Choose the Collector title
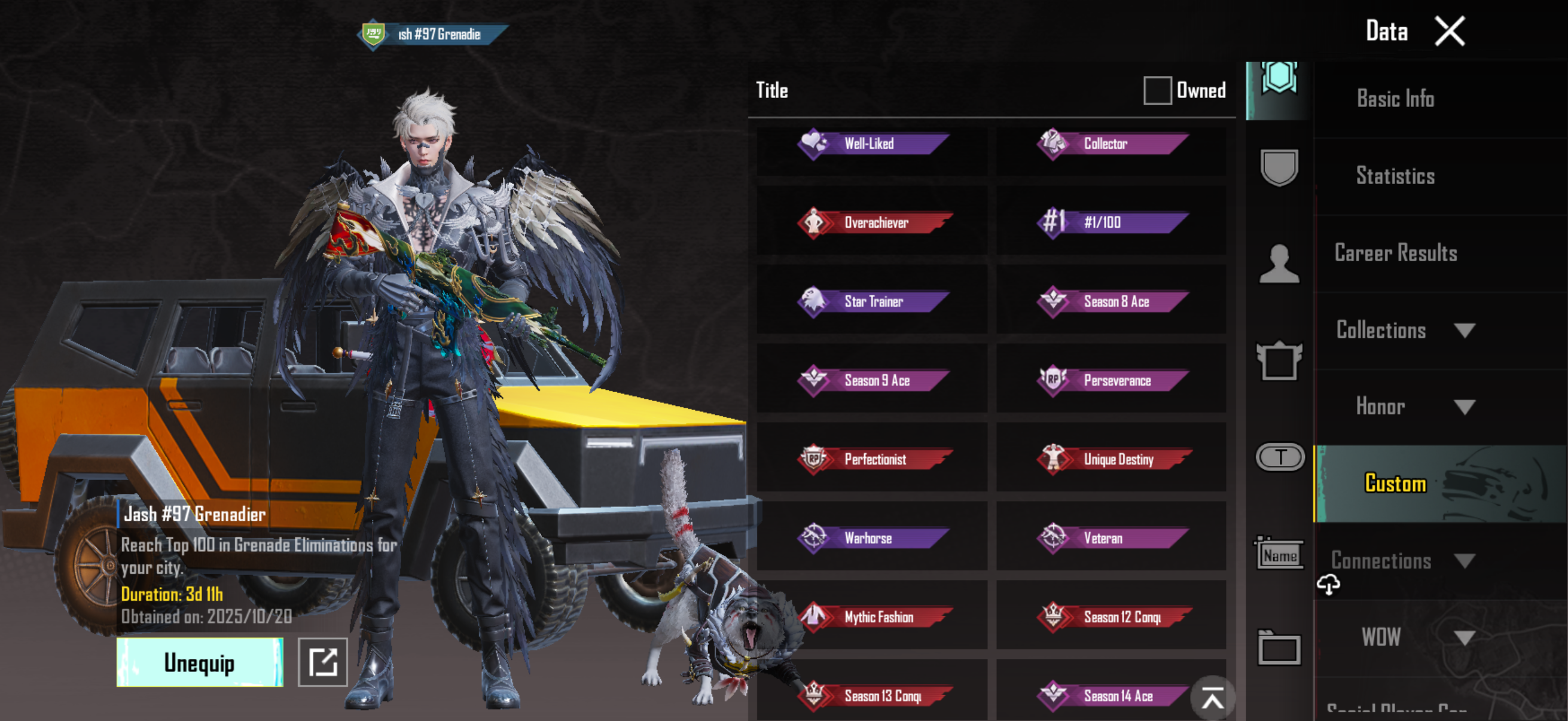 [x=1112, y=144]
